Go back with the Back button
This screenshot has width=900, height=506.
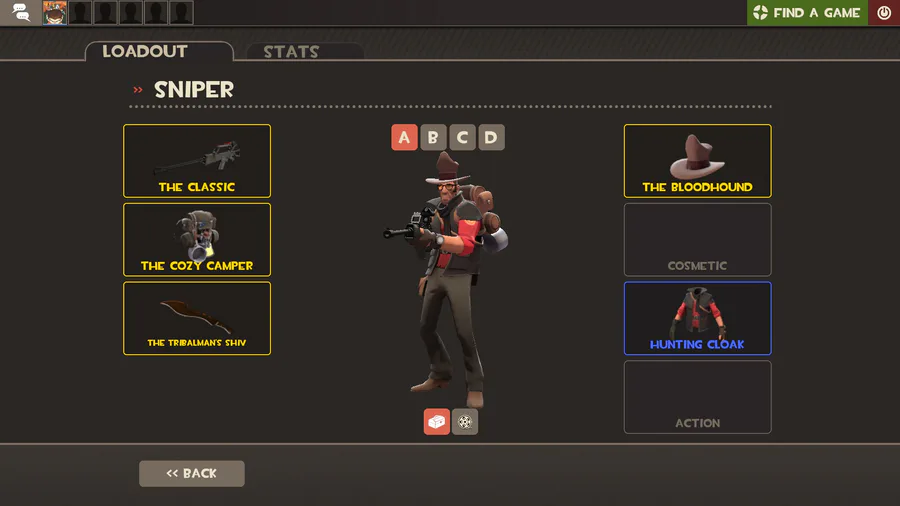191,474
